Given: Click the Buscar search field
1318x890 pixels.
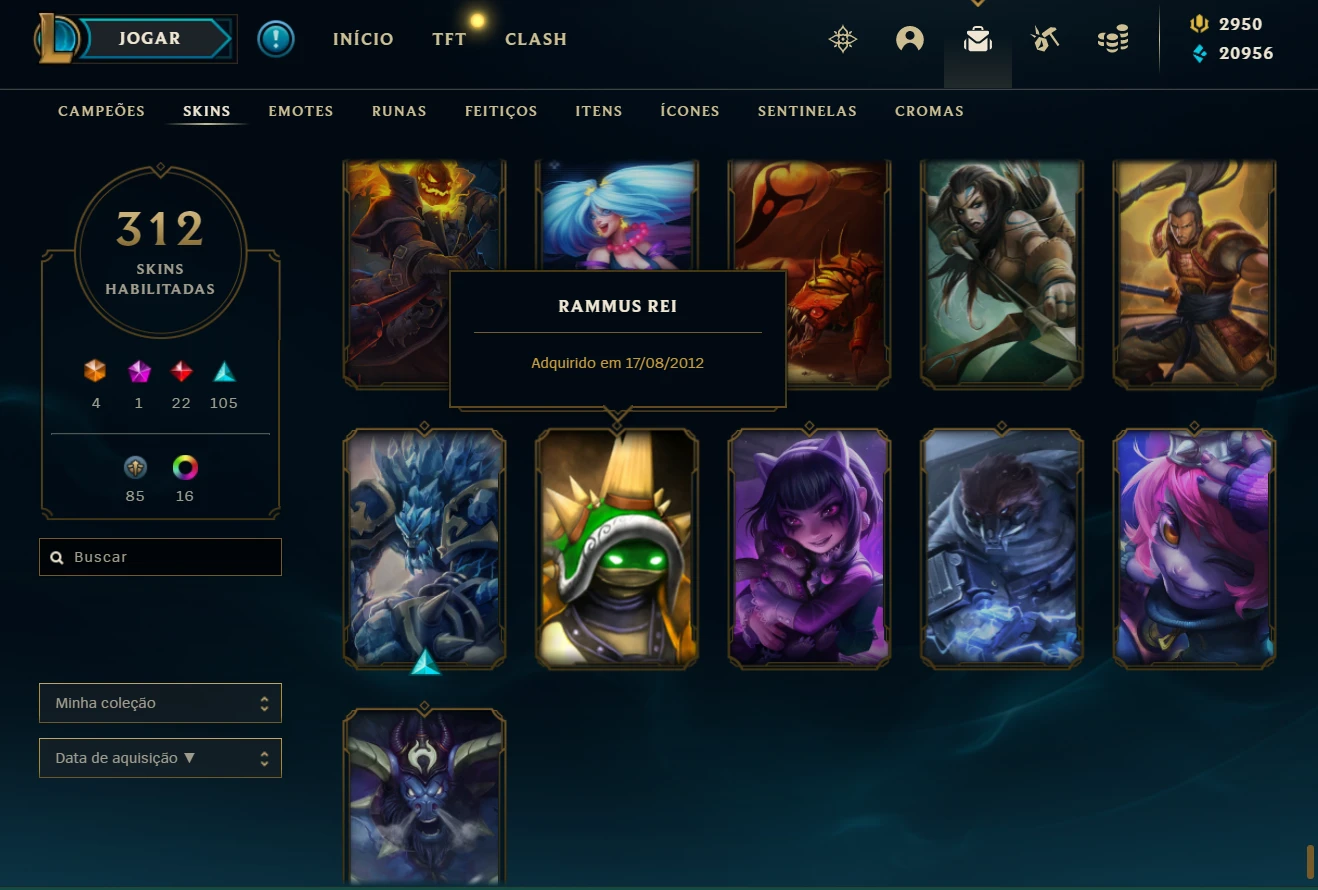Looking at the screenshot, I should (x=160, y=557).
